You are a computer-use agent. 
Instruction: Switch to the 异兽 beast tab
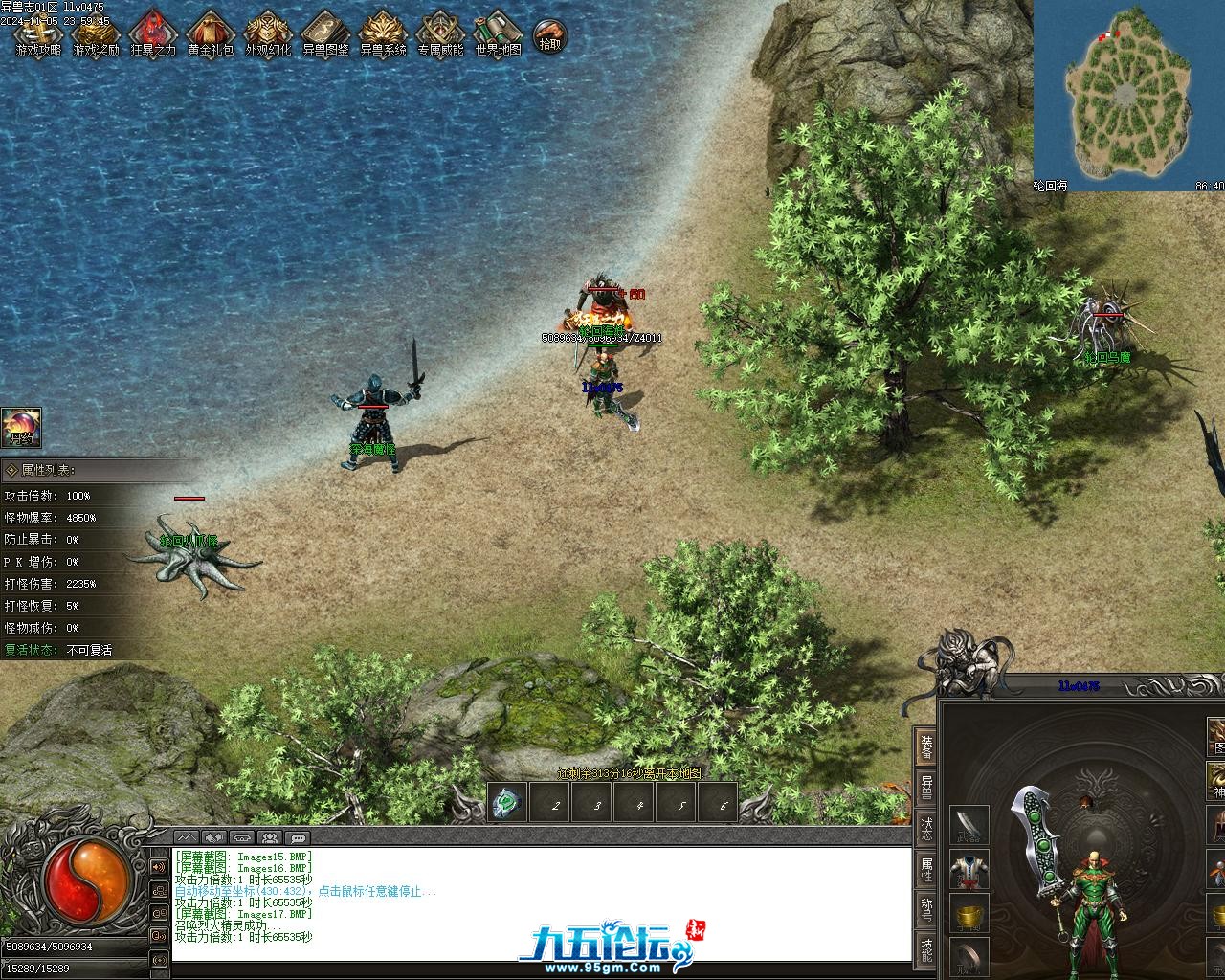pyautogui.click(x=926, y=787)
